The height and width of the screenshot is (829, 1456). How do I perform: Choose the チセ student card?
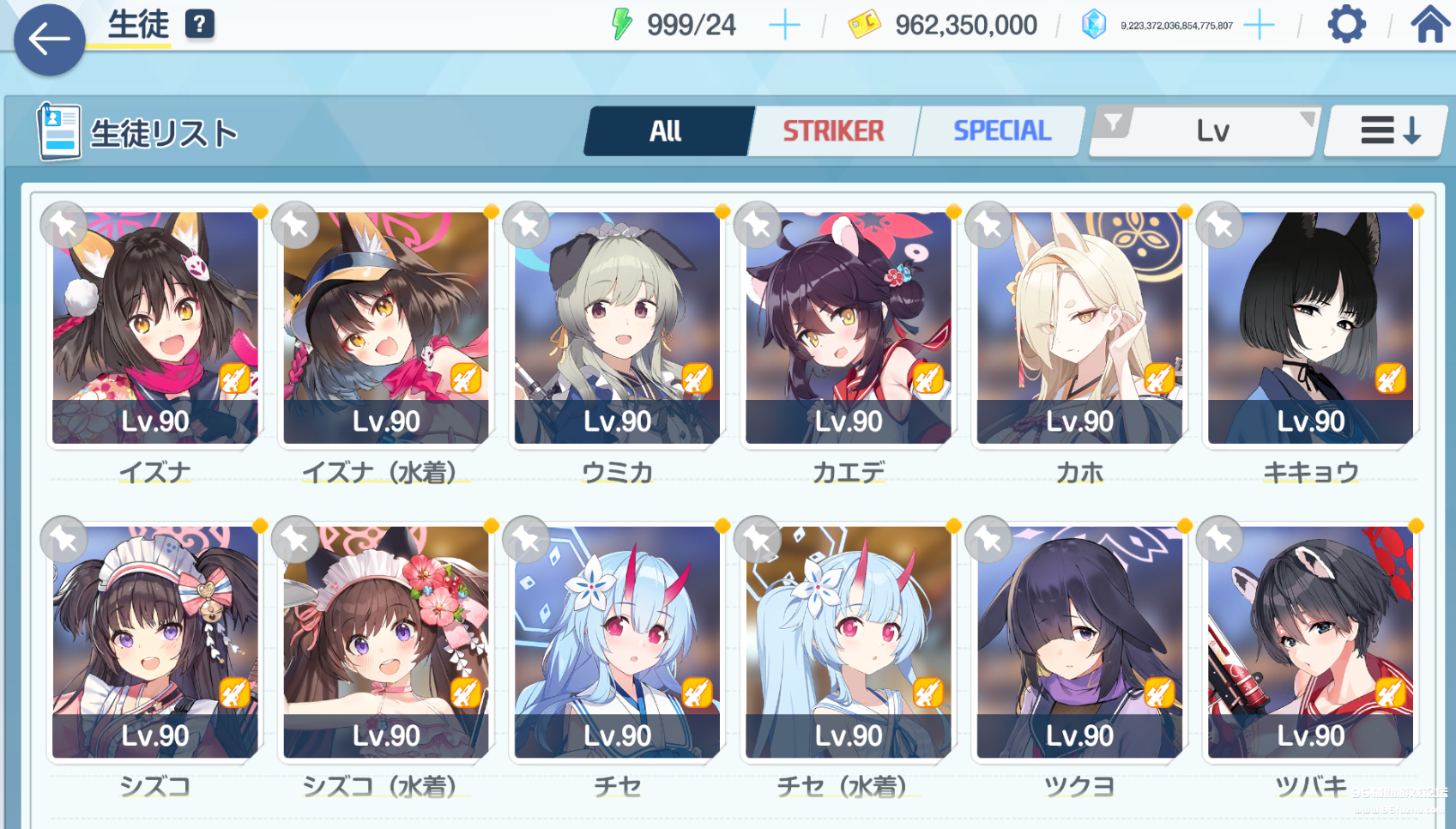pyautogui.click(x=617, y=643)
